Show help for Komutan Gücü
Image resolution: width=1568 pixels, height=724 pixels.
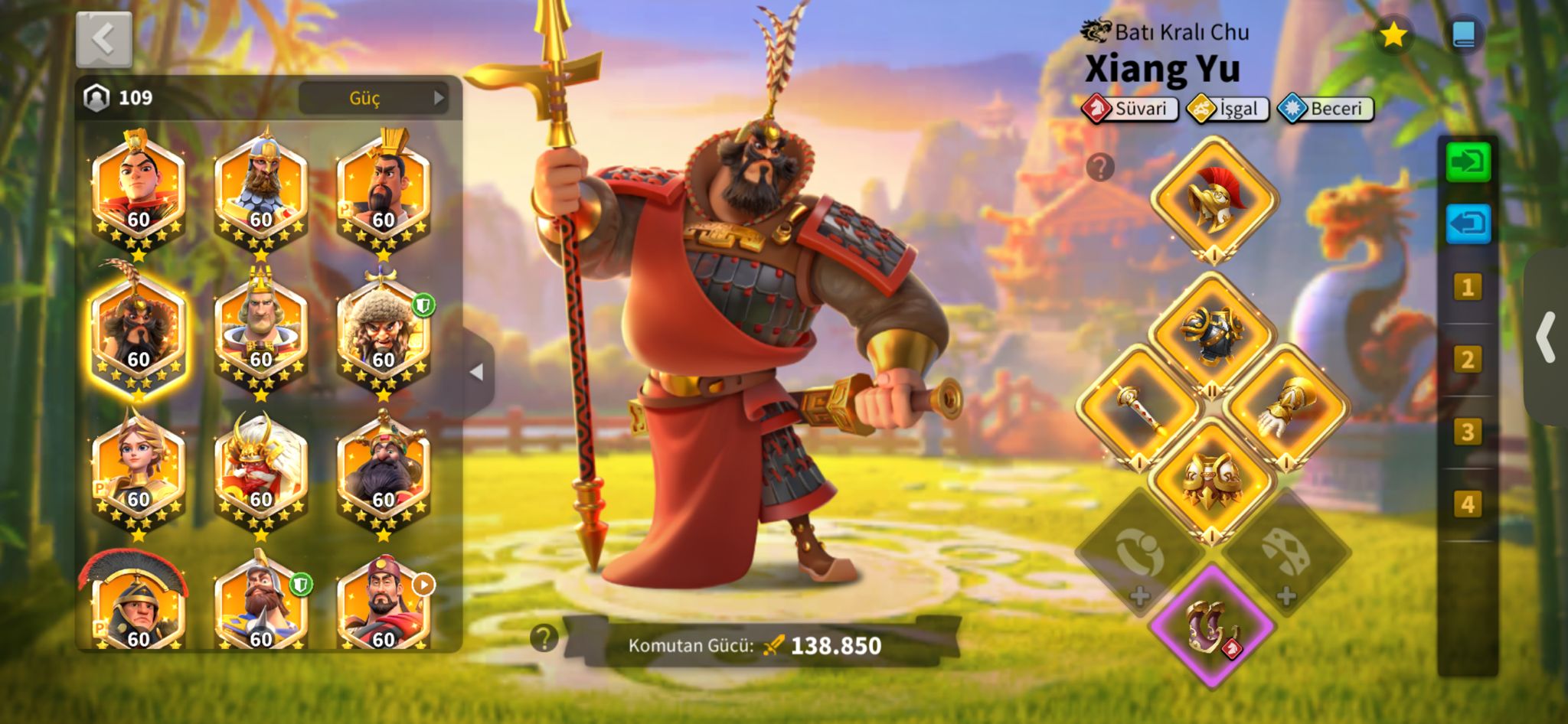[x=544, y=638]
